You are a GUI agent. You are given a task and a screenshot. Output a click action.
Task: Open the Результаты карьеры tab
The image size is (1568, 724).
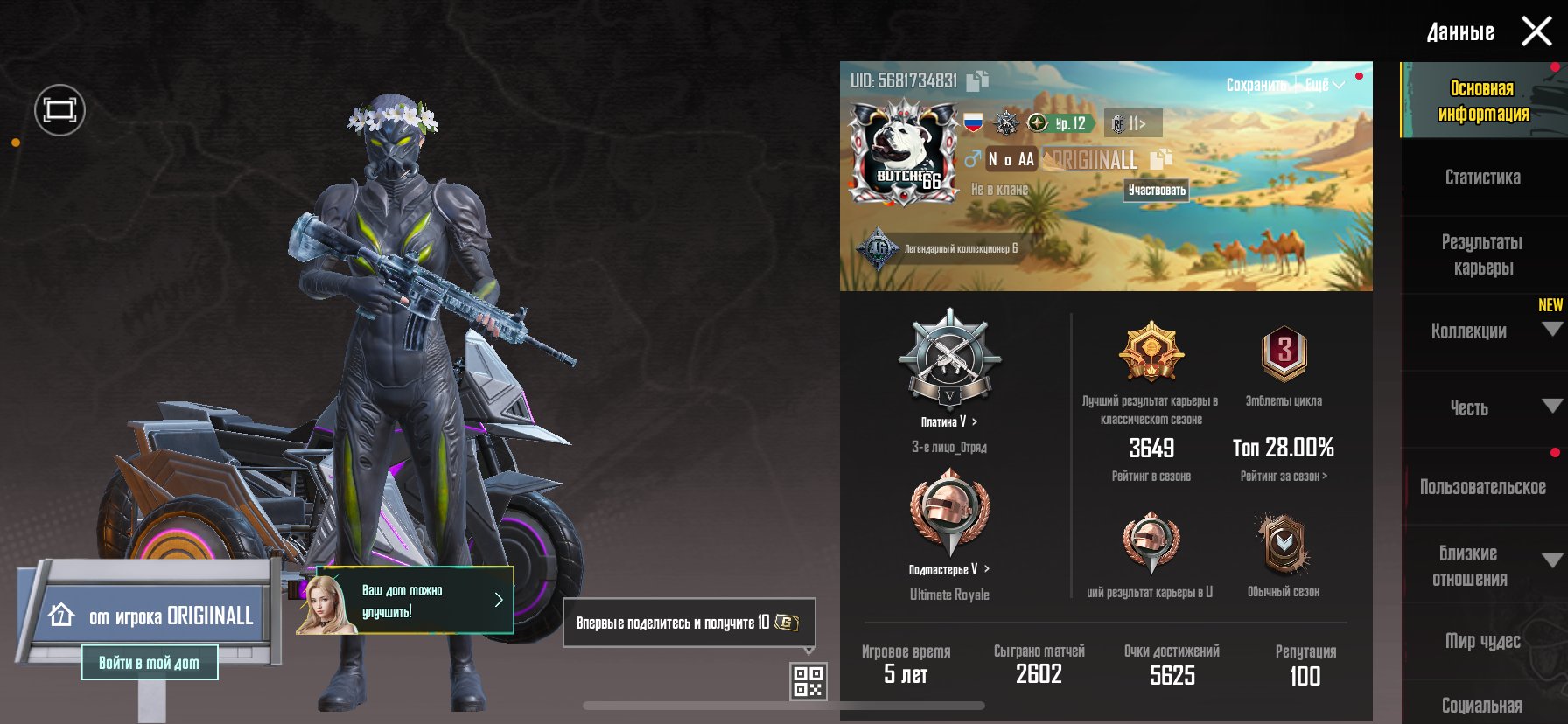(x=1482, y=254)
